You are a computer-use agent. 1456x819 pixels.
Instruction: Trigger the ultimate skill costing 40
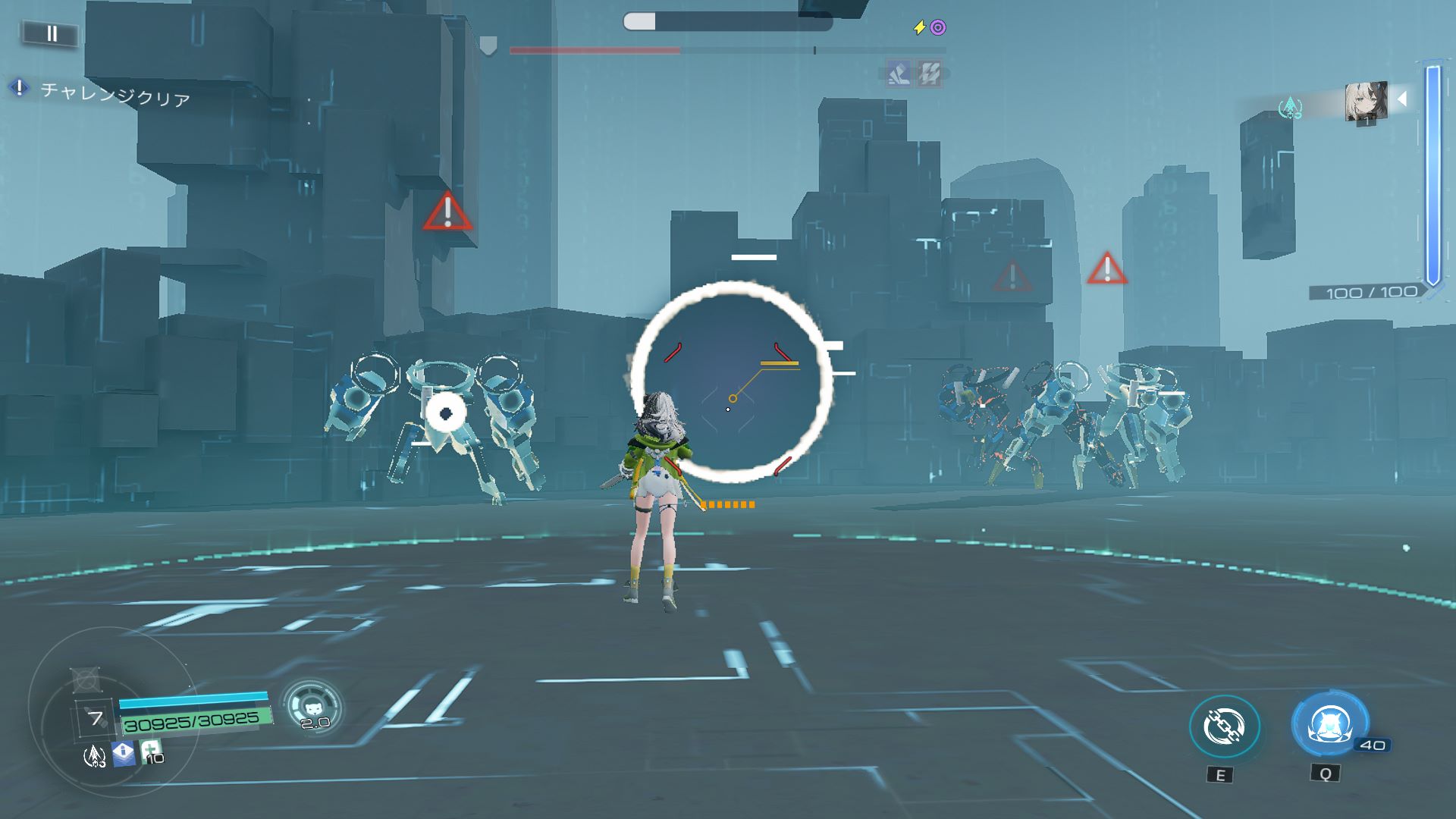tap(1329, 725)
